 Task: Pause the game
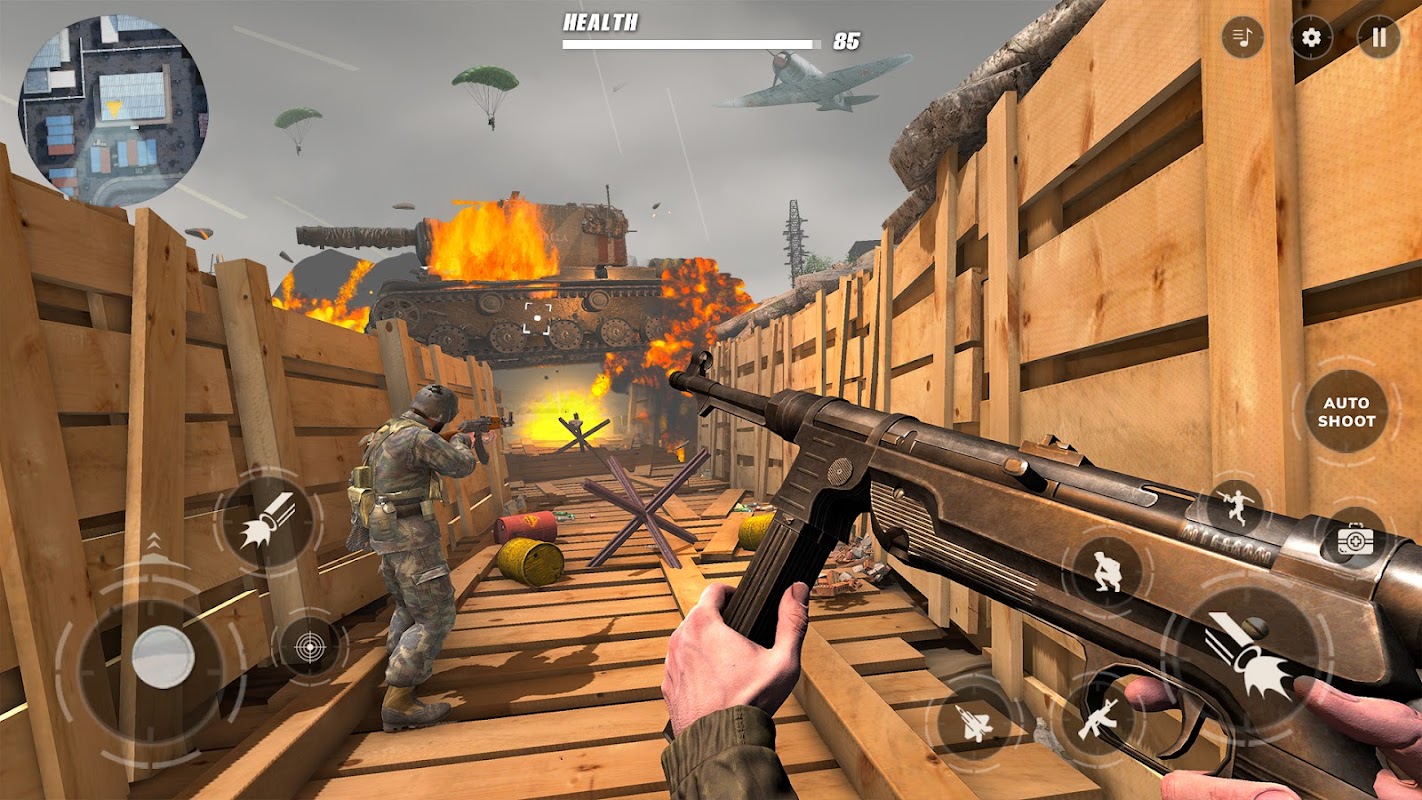tap(1378, 38)
